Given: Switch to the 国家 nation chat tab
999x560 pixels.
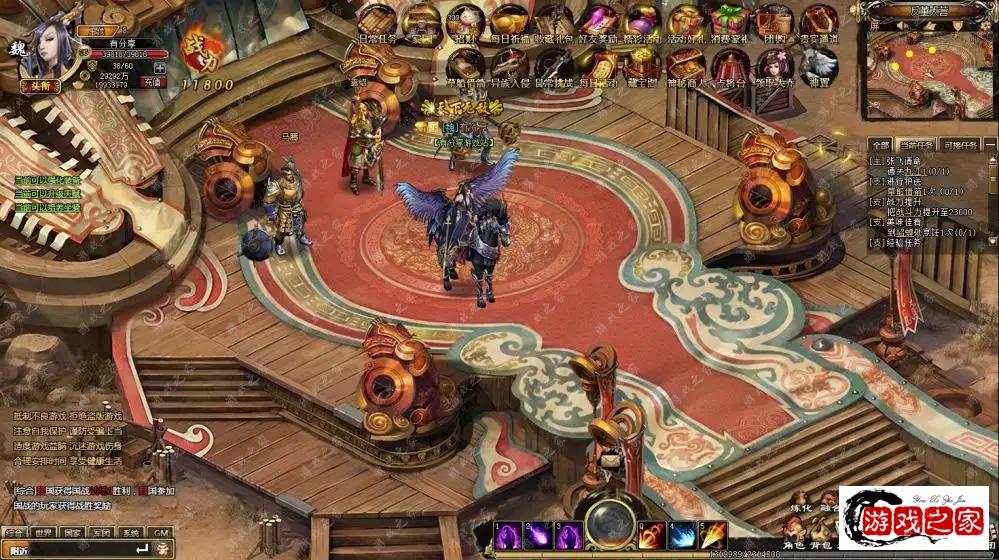Looking at the screenshot, I should click(73, 533).
